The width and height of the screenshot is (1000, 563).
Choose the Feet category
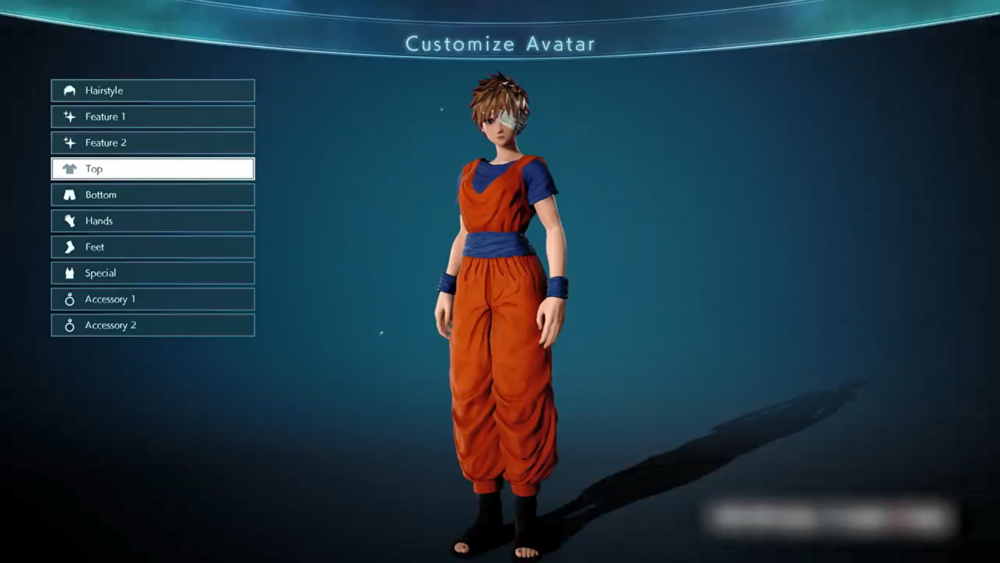coord(153,247)
